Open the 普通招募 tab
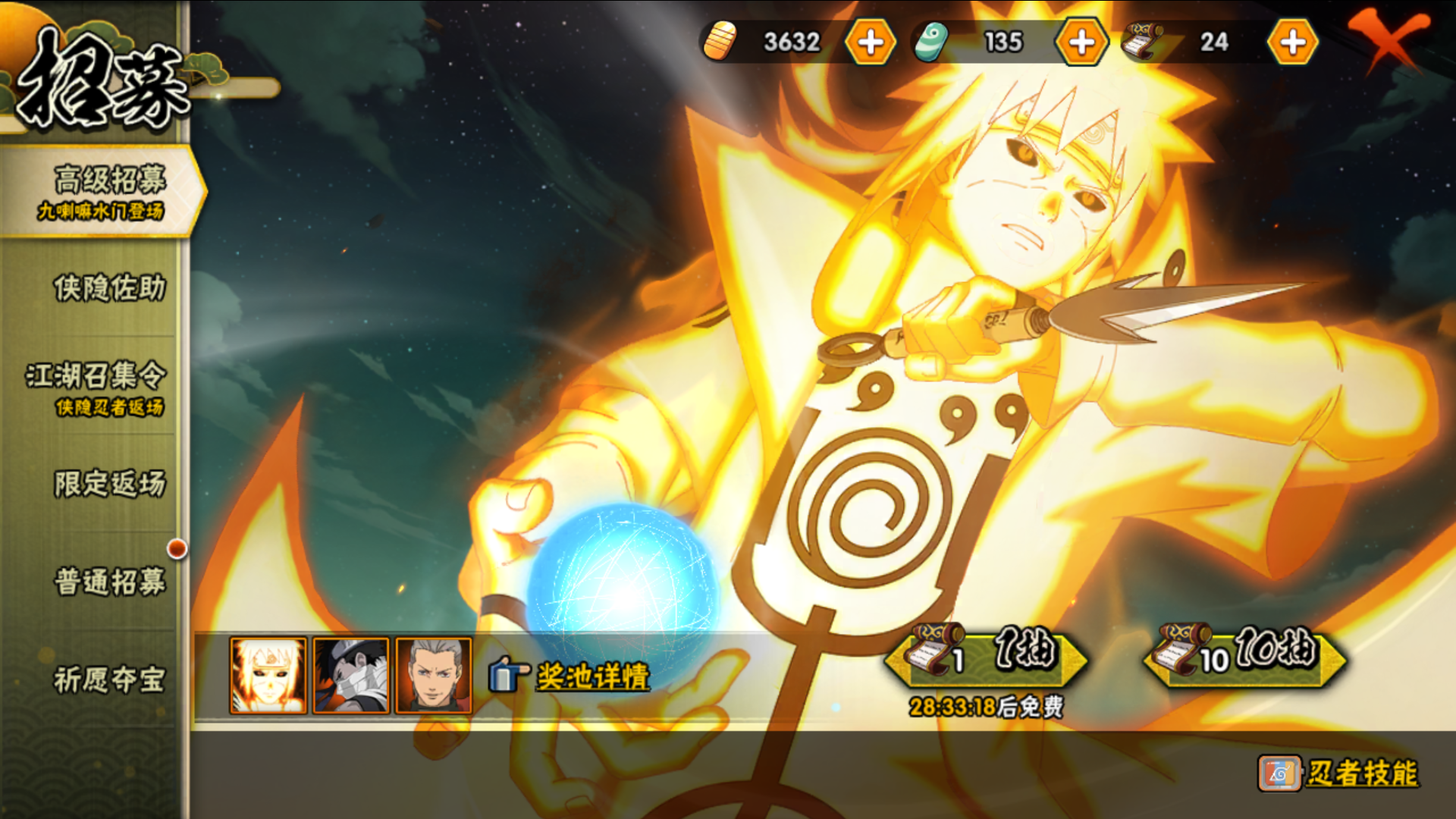Image resolution: width=1456 pixels, height=819 pixels. 108,582
